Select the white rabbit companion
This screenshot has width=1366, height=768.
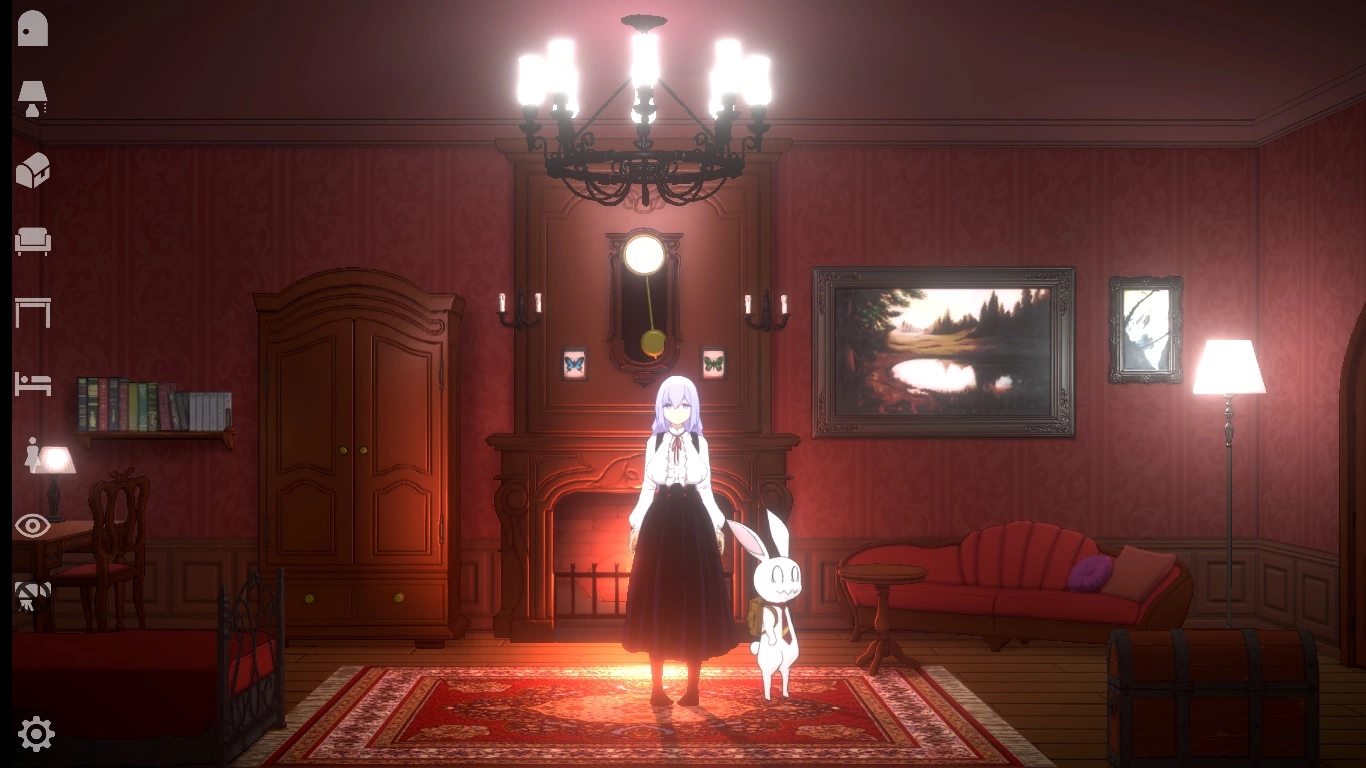pyautogui.click(x=775, y=600)
